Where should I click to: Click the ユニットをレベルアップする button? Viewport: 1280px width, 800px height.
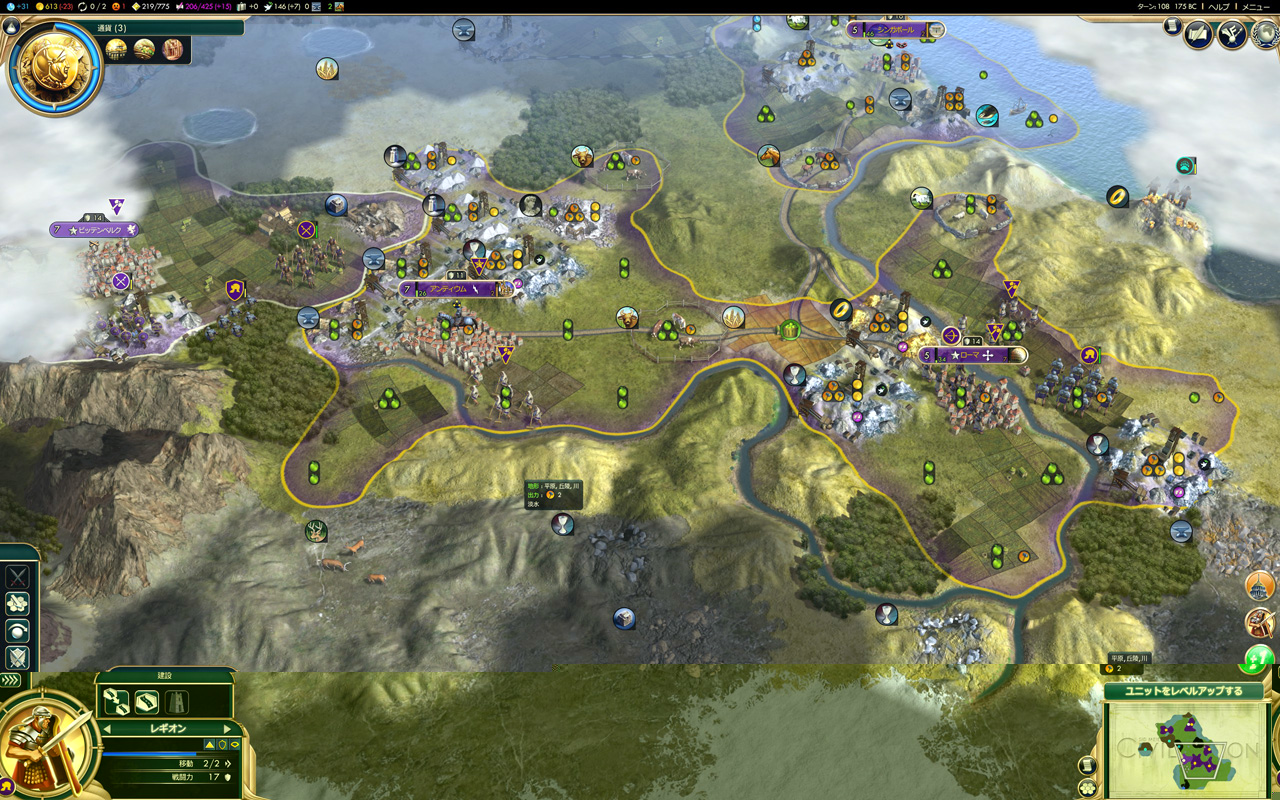(1185, 691)
